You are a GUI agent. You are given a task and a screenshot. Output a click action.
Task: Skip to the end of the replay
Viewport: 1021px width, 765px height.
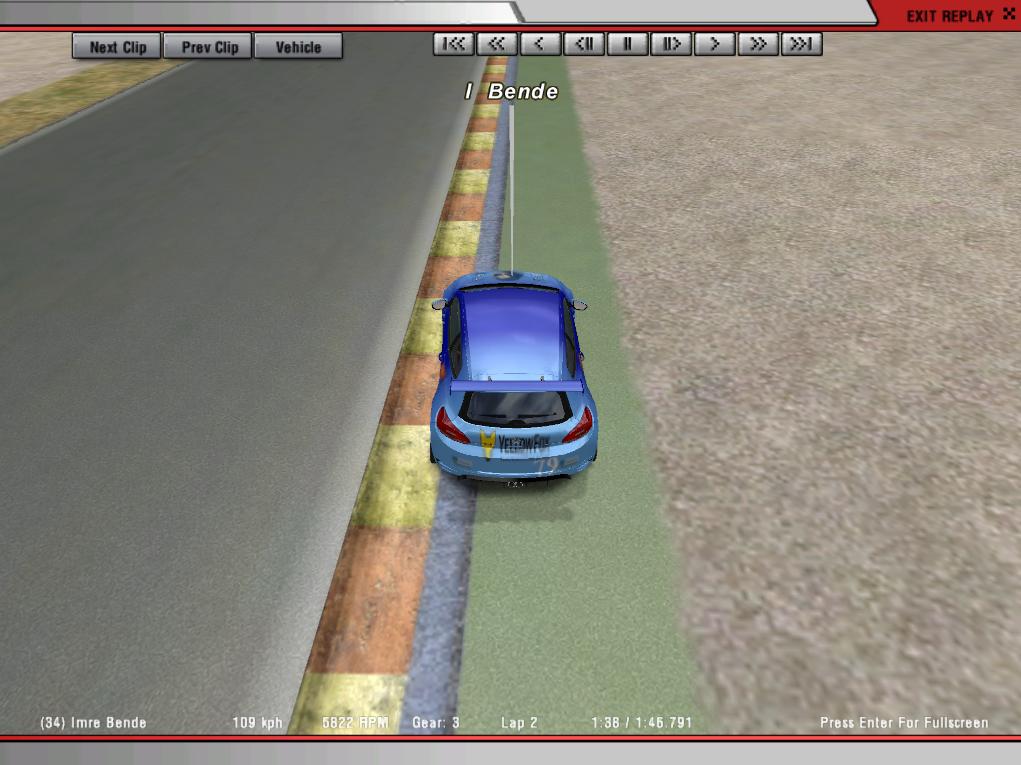(802, 44)
